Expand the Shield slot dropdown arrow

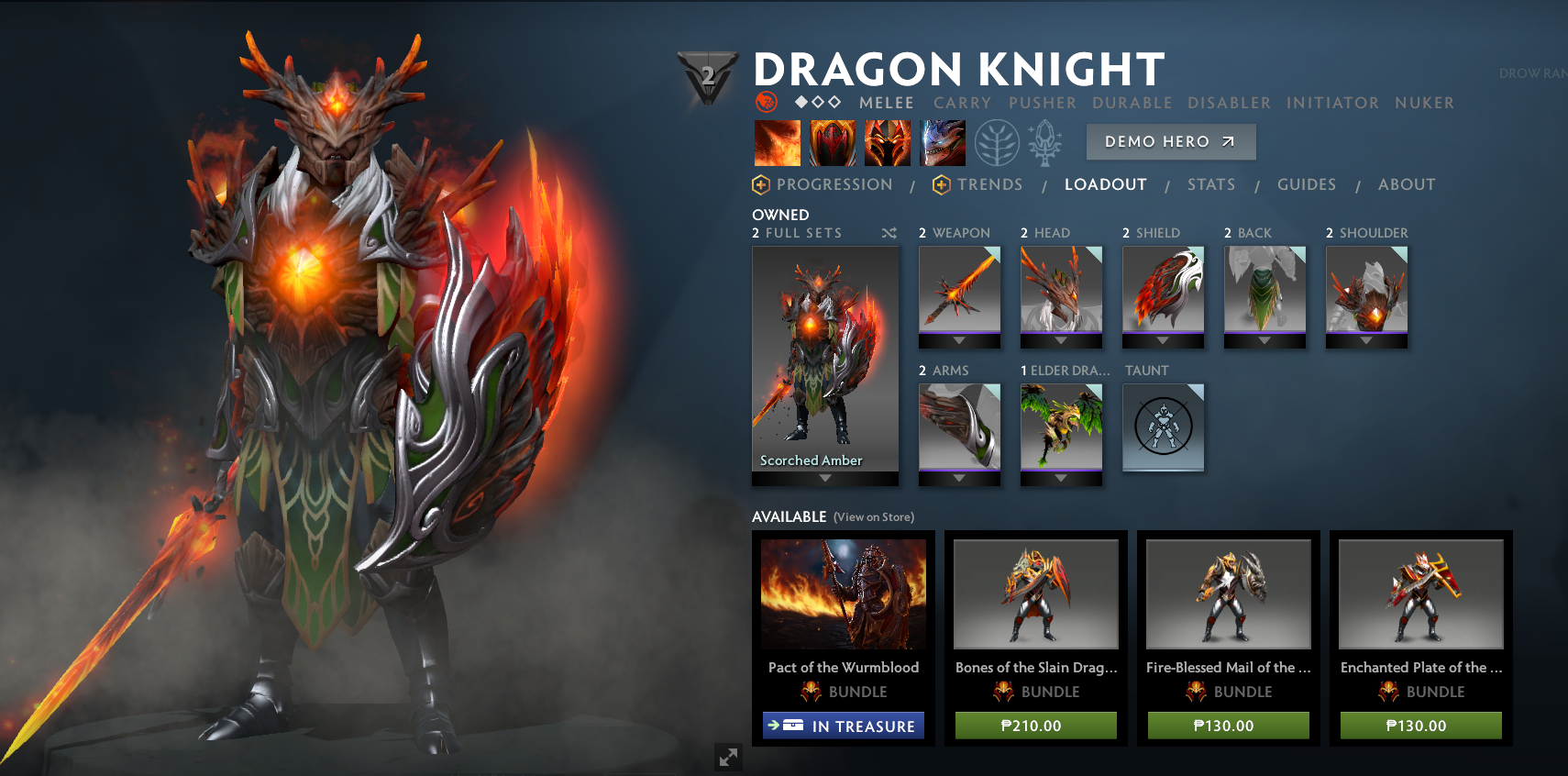1163,340
